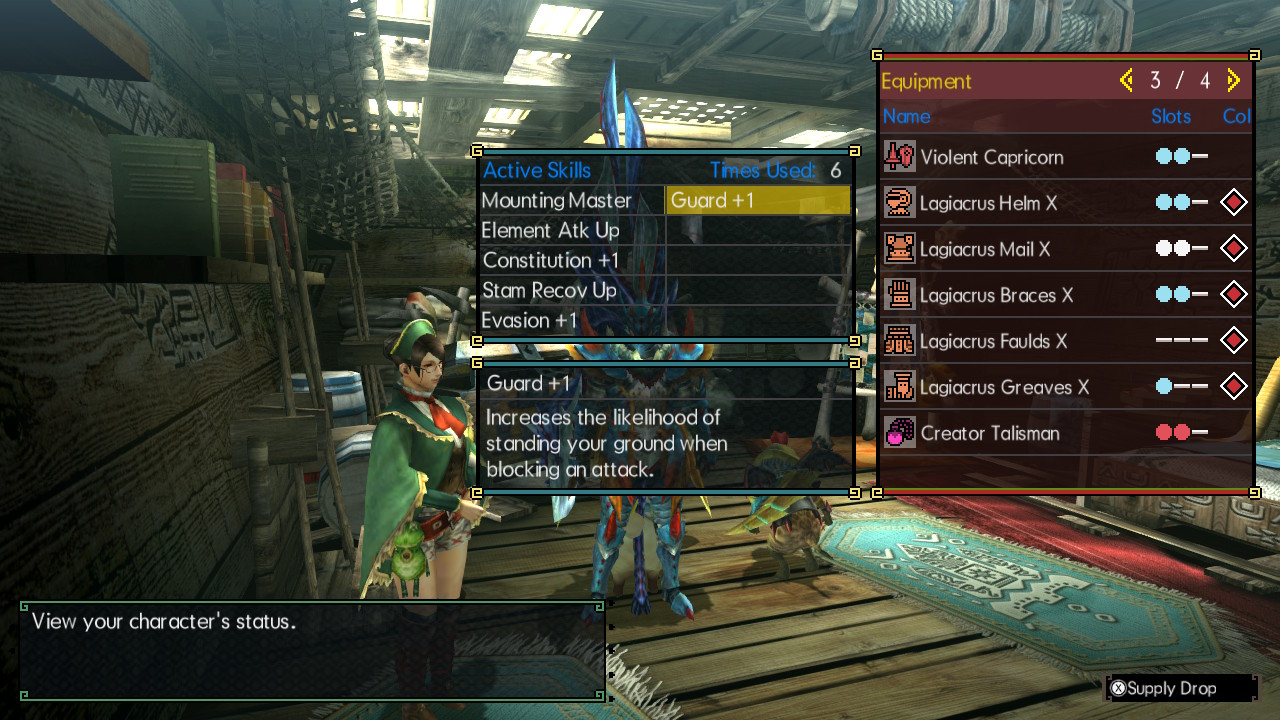Click the Violent Capricorn weapon icon
The image size is (1280, 720).
[x=900, y=157]
